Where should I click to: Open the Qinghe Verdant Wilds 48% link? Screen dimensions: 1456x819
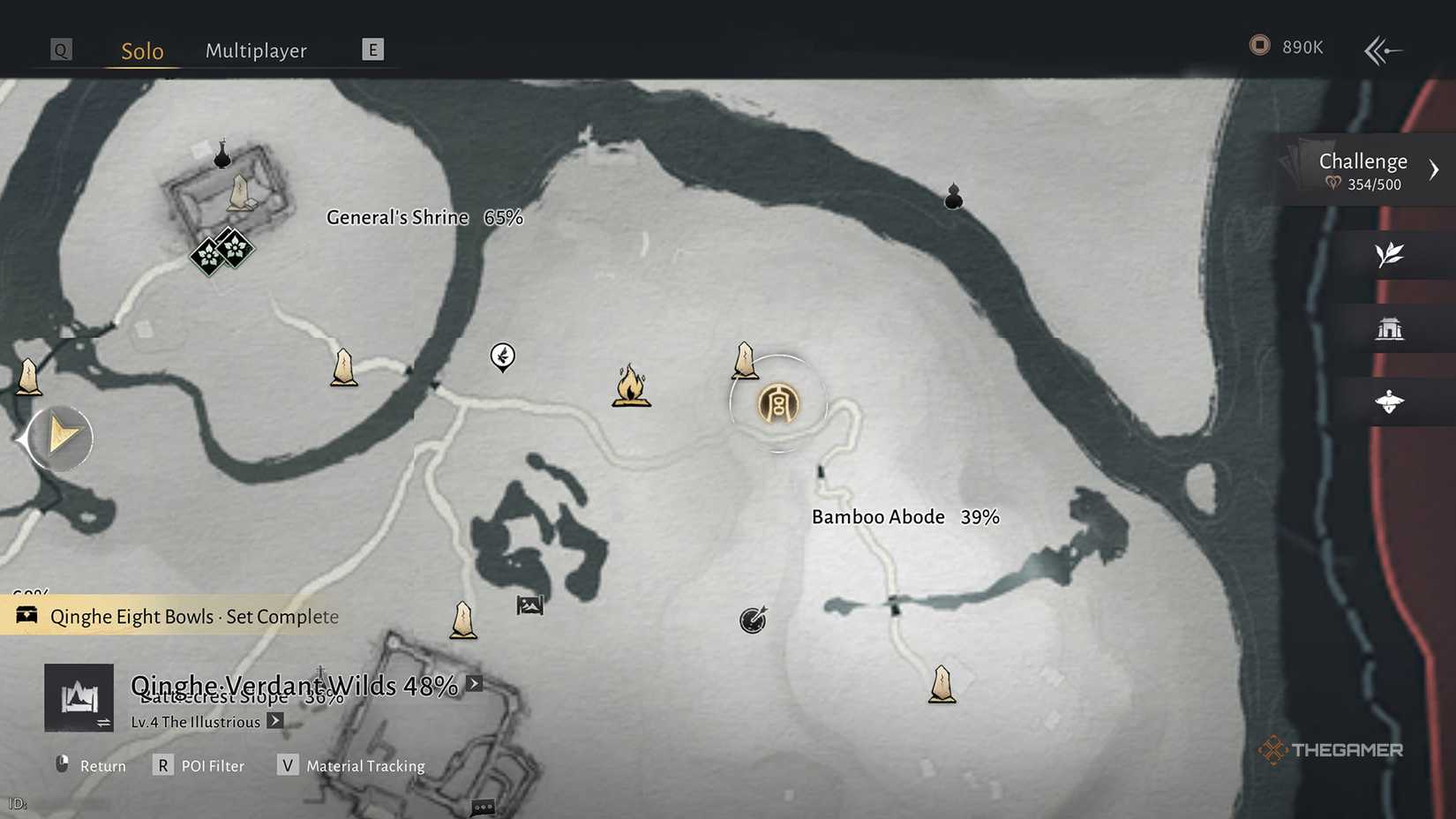click(x=473, y=683)
